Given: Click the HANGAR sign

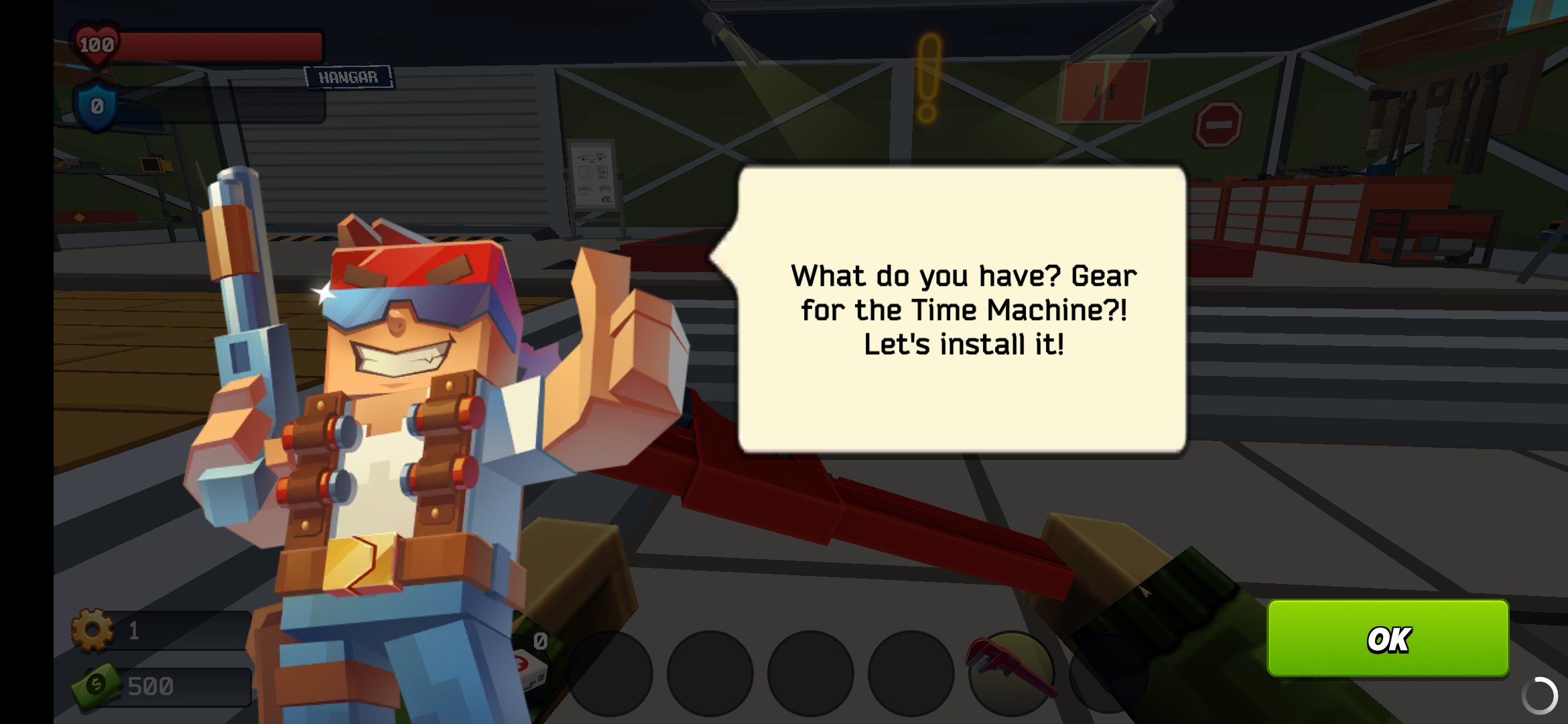Looking at the screenshot, I should point(349,76).
